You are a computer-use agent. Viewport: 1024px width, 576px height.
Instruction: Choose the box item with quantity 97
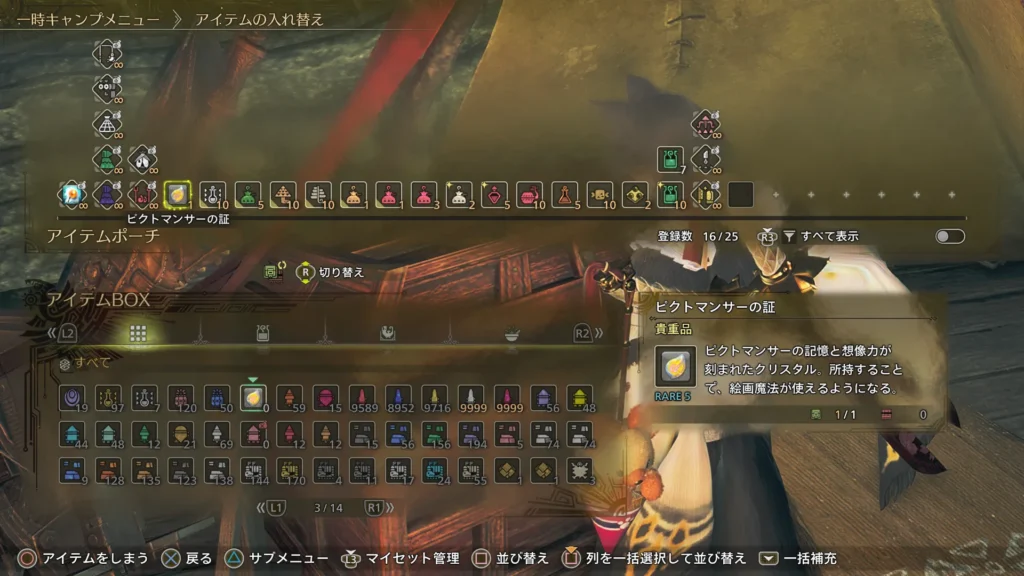point(108,398)
